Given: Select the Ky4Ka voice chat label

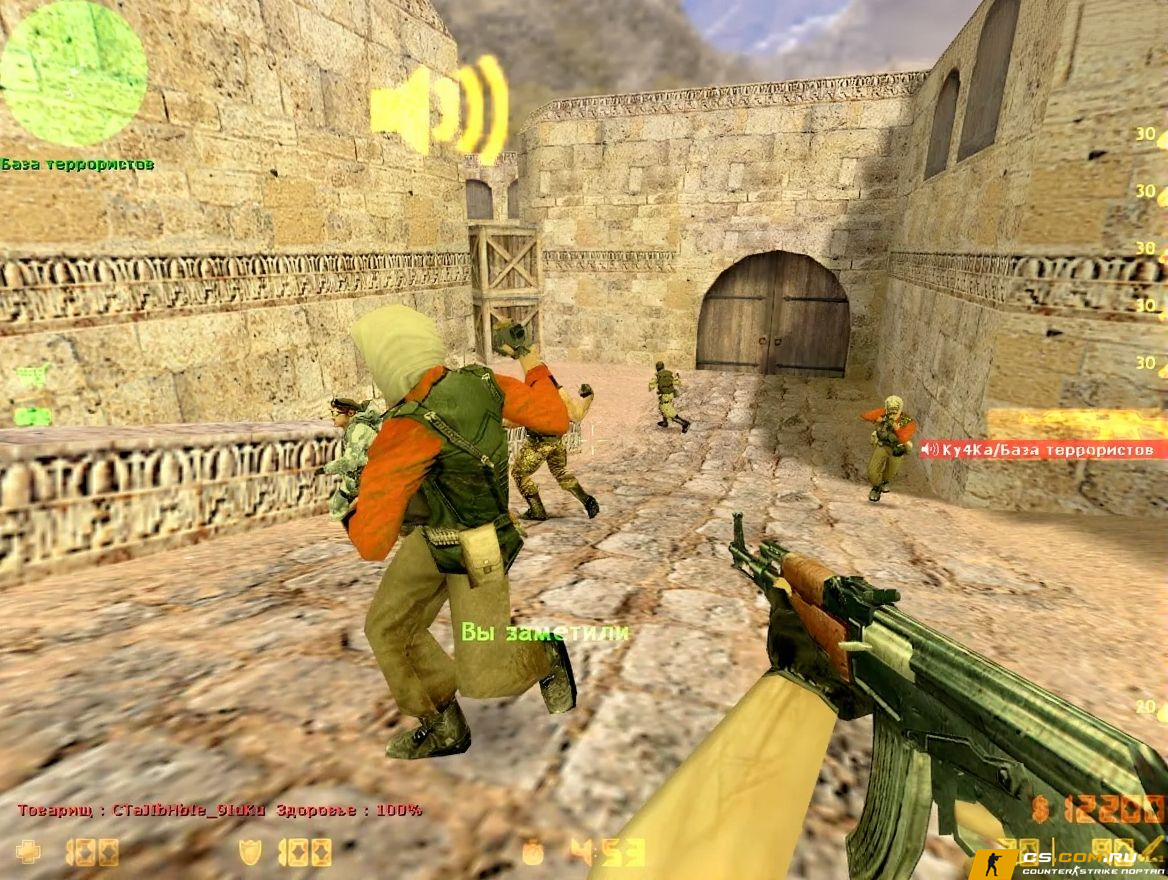Looking at the screenshot, I should pos(1040,450).
